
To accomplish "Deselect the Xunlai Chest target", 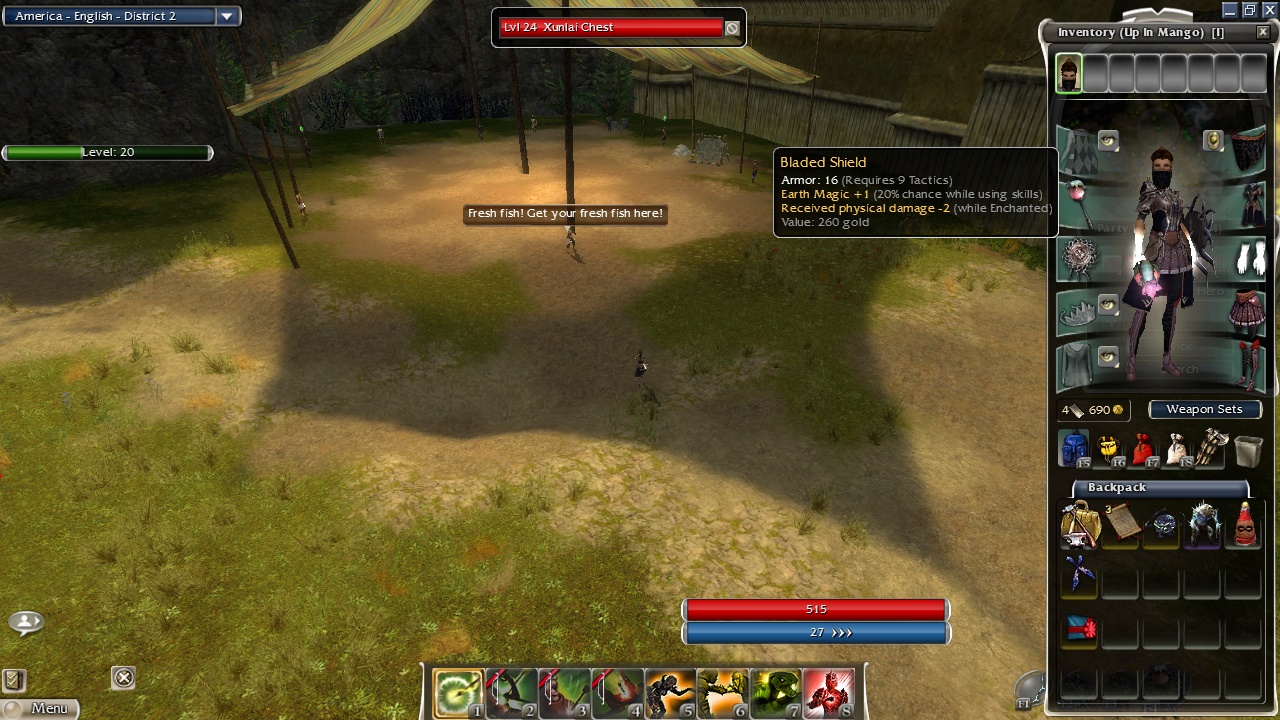I will click(732, 28).
